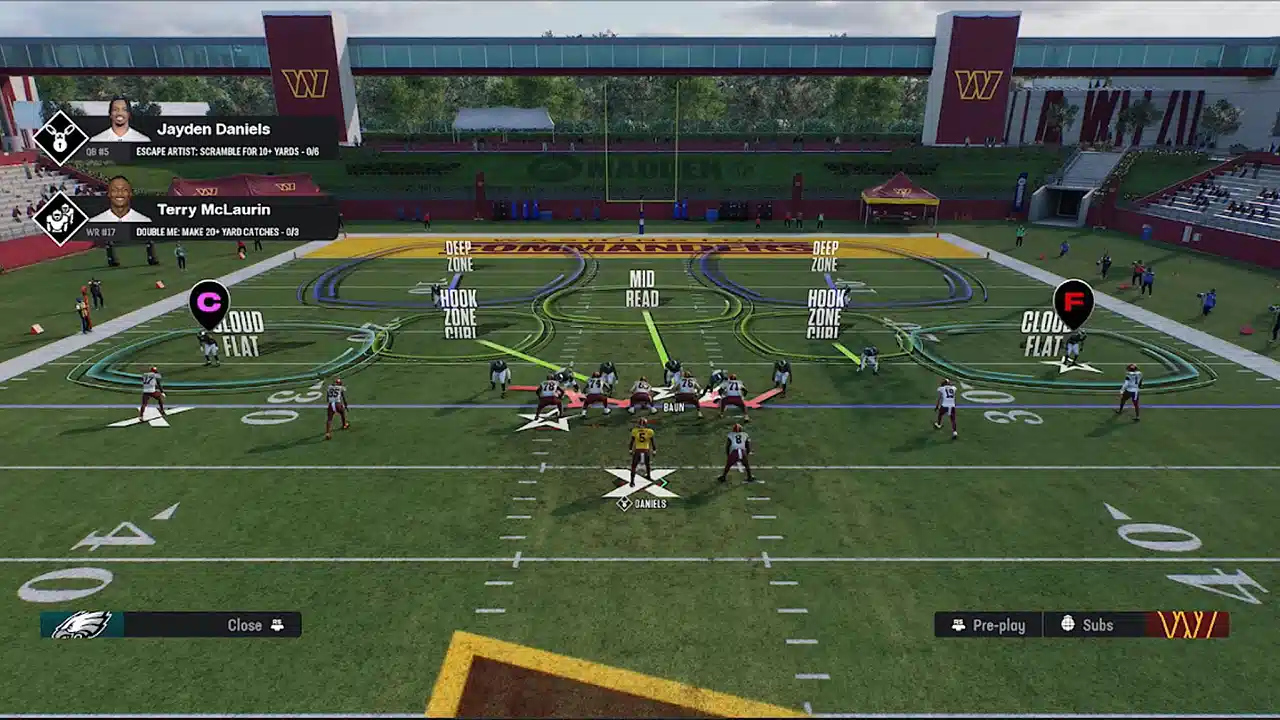Open the Pre-play menu
The height and width of the screenshot is (720, 1280).
[989, 625]
